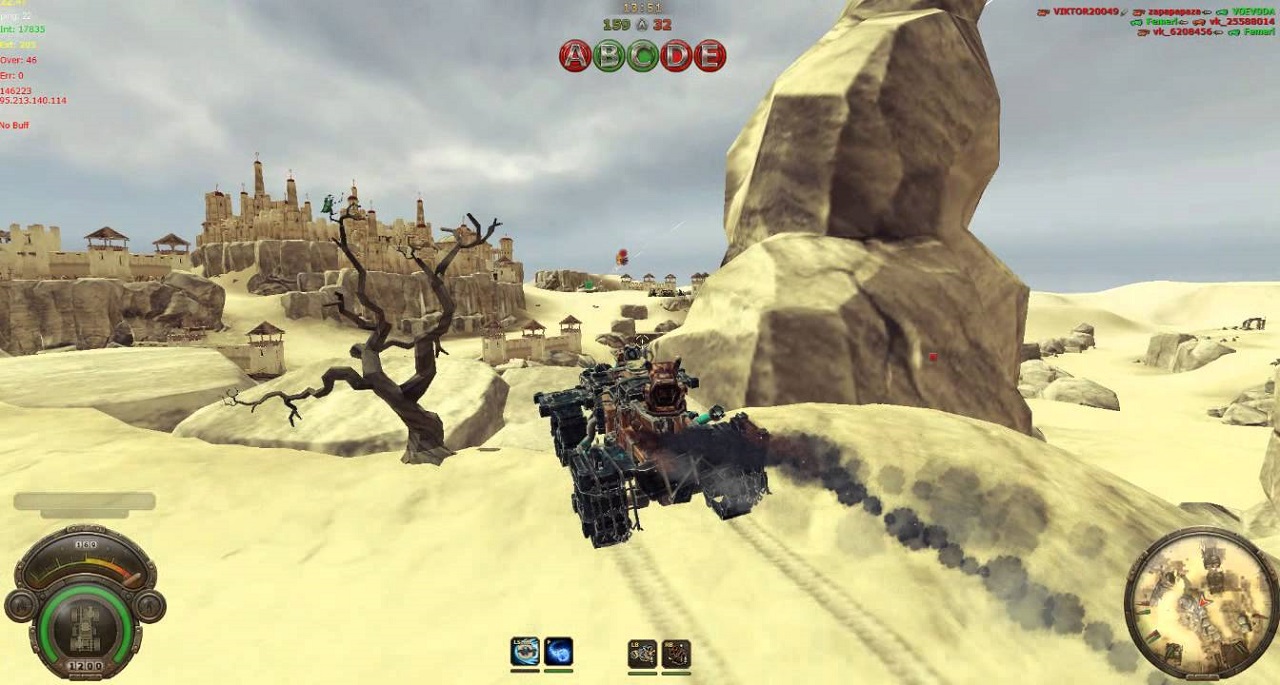The width and height of the screenshot is (1280, 685).
Task: Select capture point D marker
Action: click(676, 56)
